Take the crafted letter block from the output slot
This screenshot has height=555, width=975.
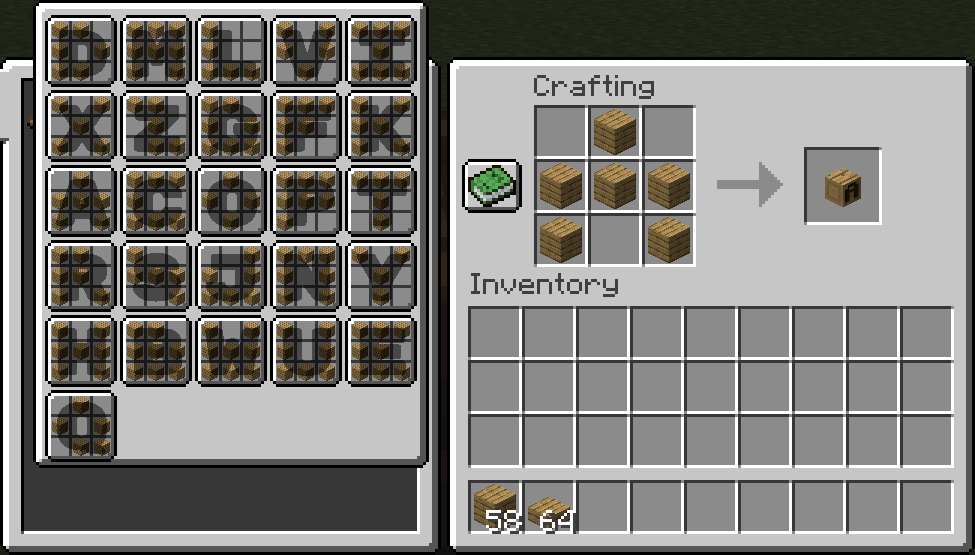point(842,186)
